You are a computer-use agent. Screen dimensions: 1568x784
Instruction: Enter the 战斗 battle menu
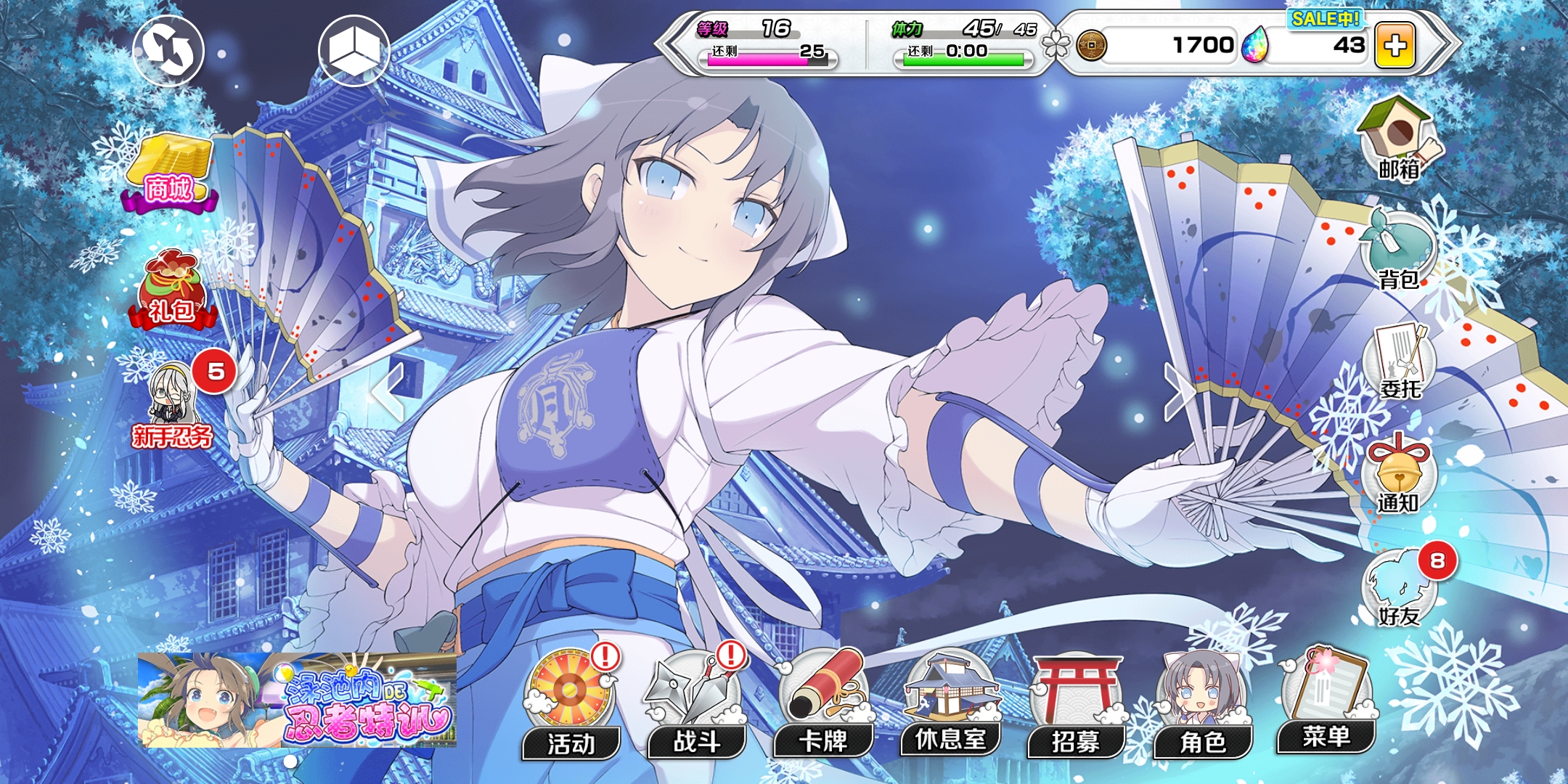697,704
